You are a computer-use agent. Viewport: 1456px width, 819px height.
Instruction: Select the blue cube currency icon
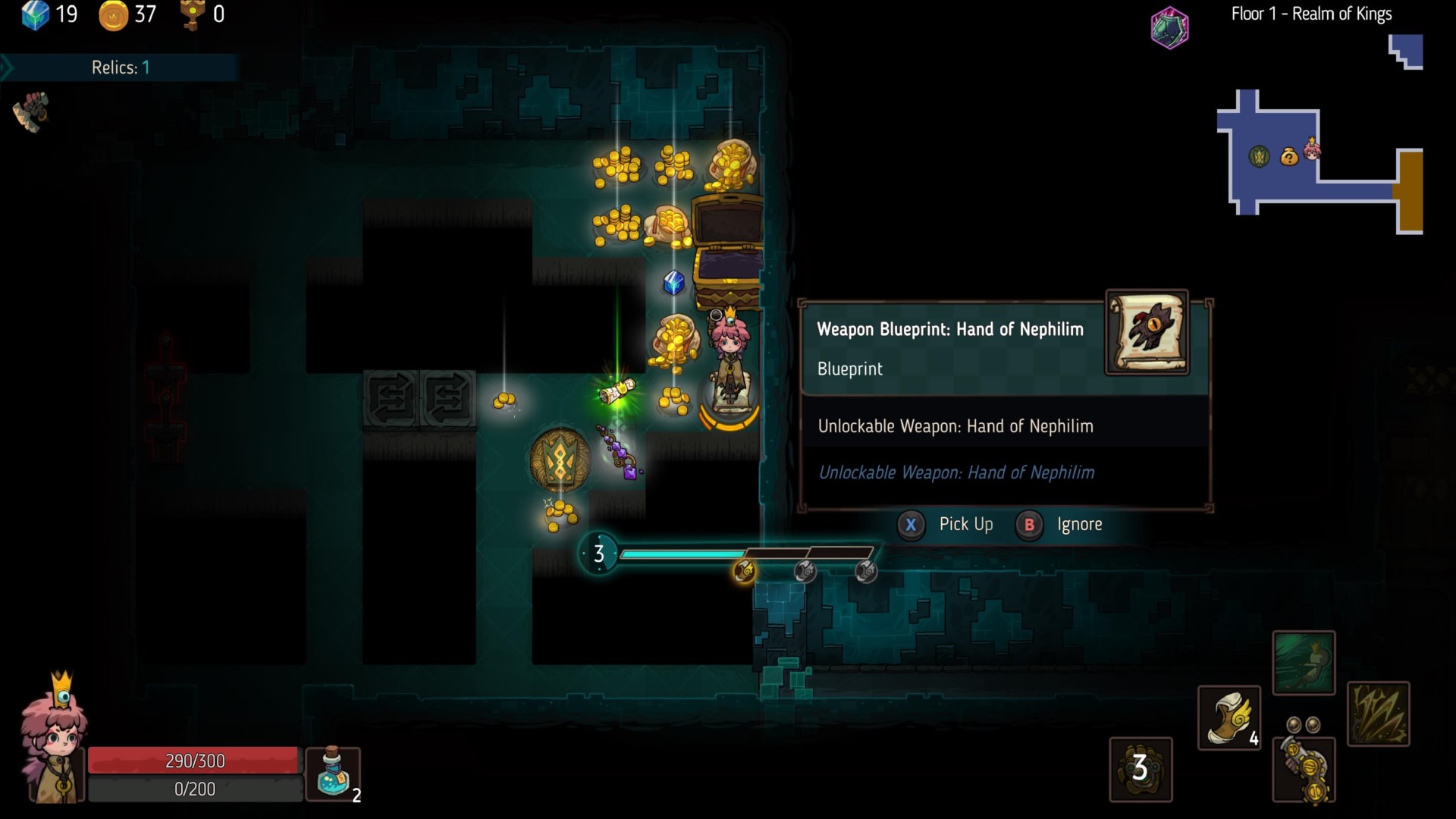[x=35, y=14]
